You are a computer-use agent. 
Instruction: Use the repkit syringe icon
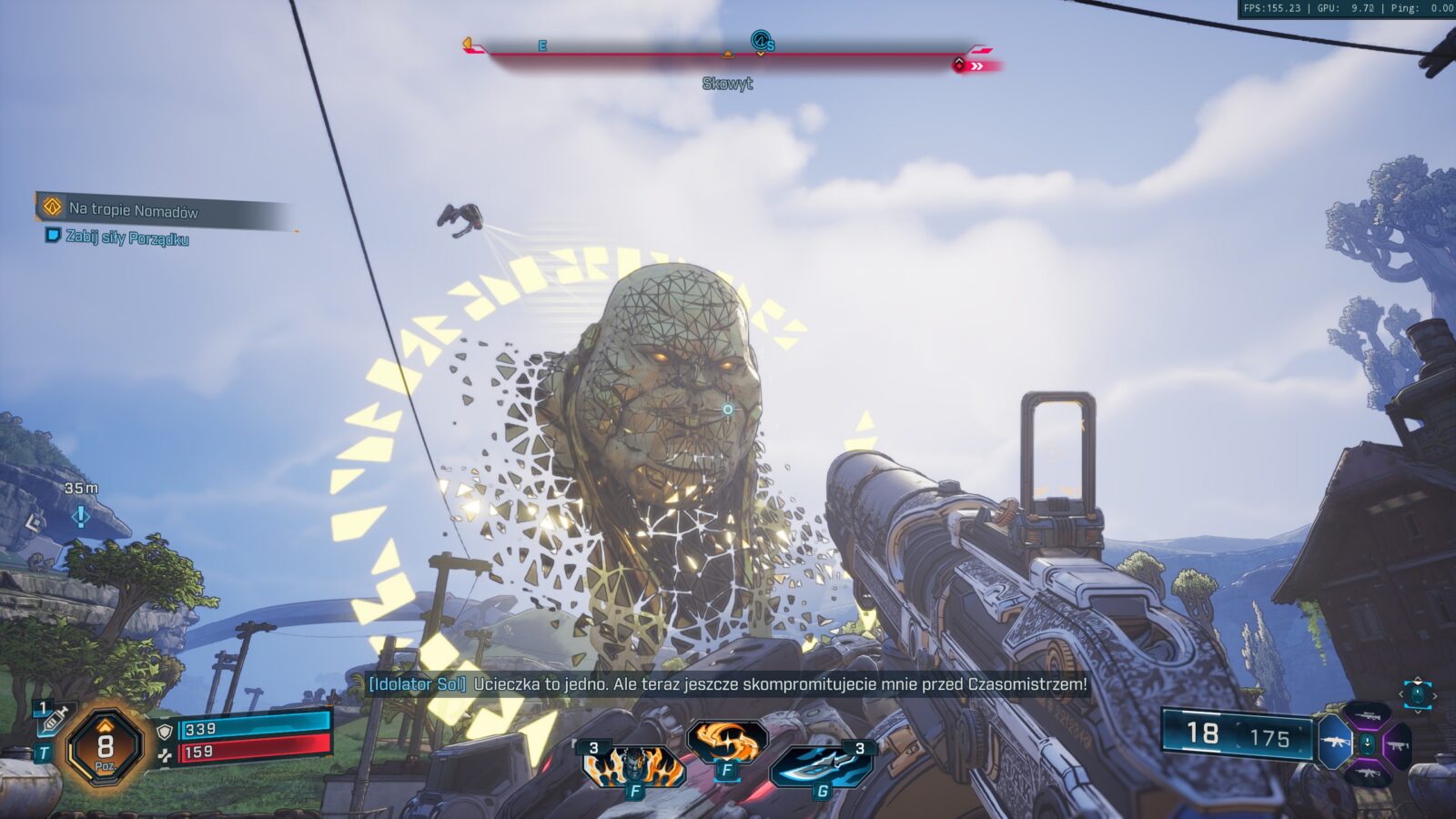pyautogui.click(x=53, y=720)
